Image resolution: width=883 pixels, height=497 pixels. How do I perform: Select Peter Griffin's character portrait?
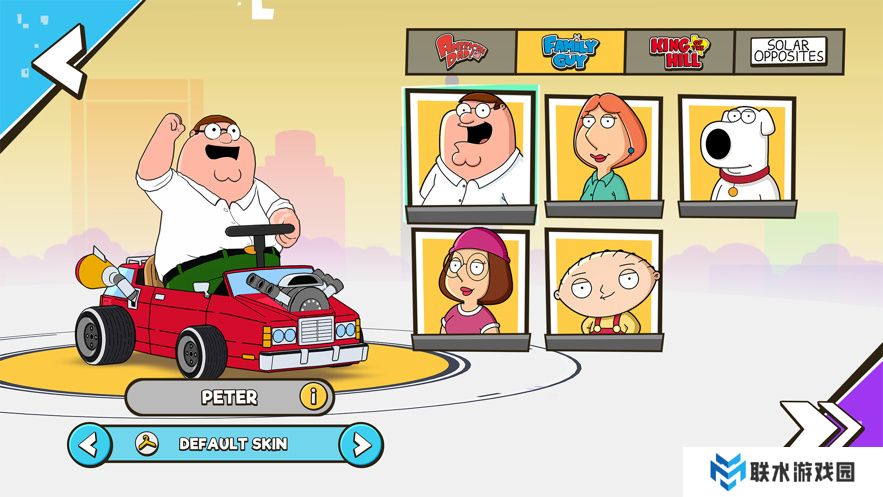(469, 153)
